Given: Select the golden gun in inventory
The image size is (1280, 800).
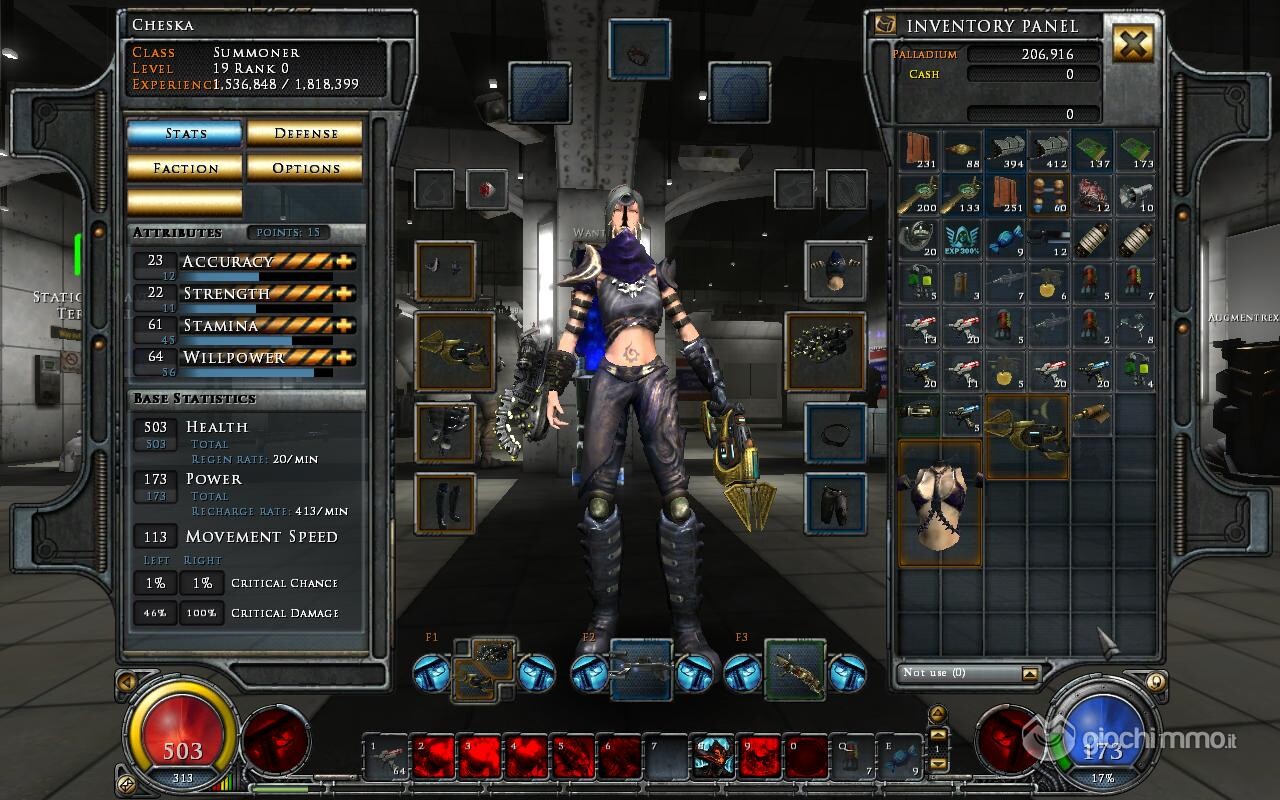Looking at the screenshot, I should 1027,433.
